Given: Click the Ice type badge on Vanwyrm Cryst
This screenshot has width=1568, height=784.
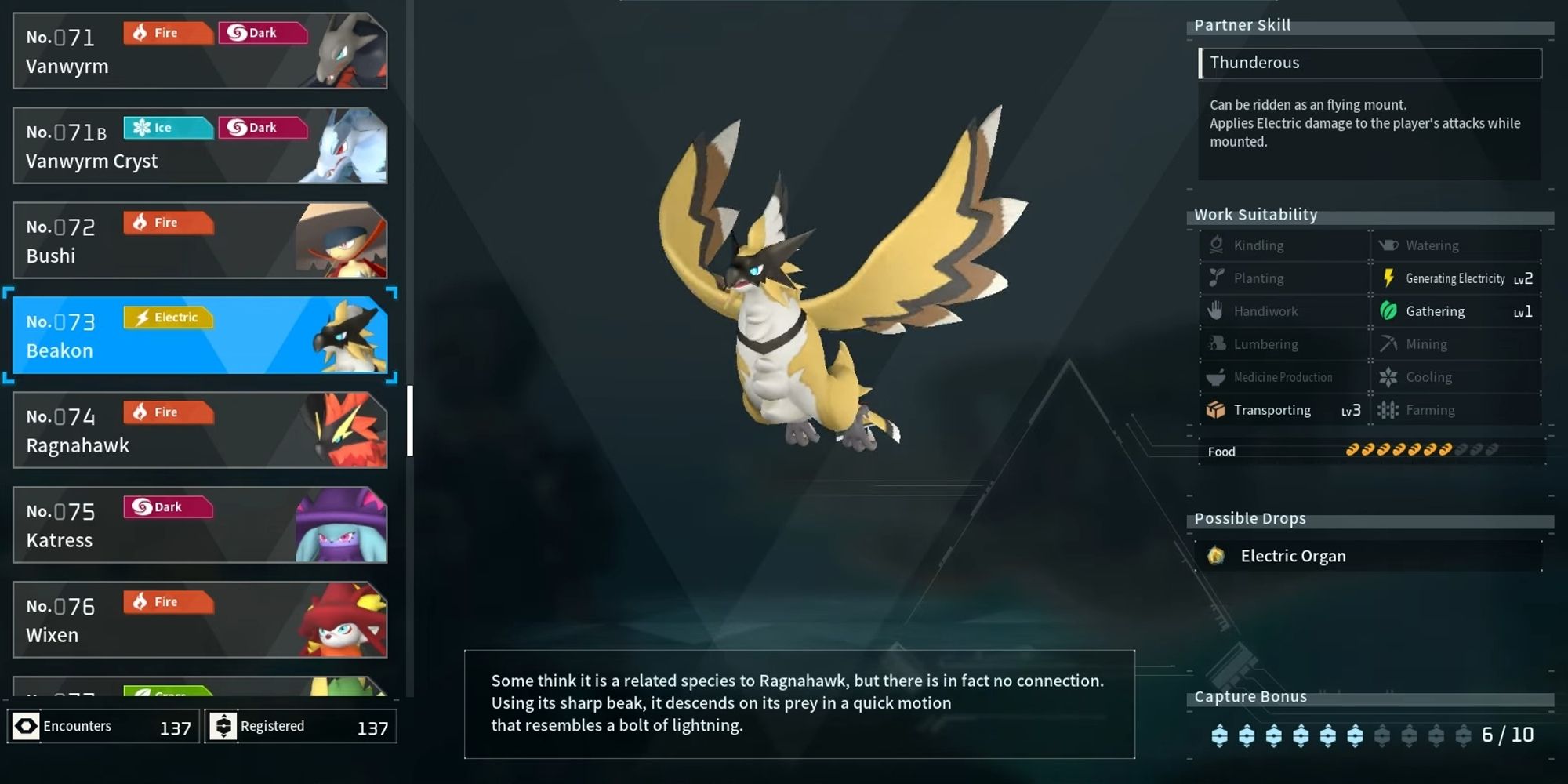Looking at the screenshot, I should coord(167,127).
